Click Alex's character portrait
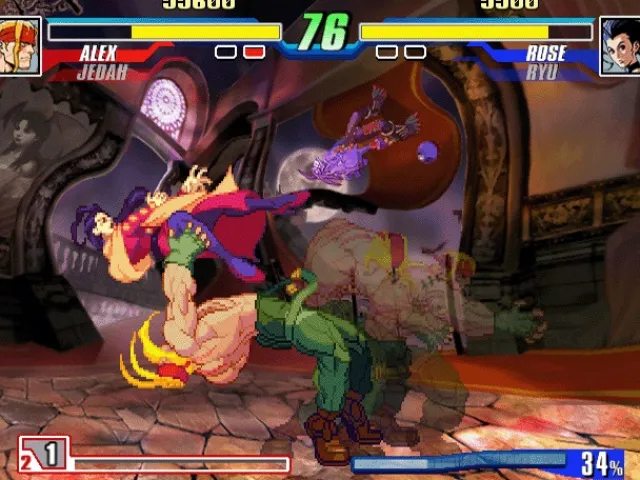 coord(20,46)
